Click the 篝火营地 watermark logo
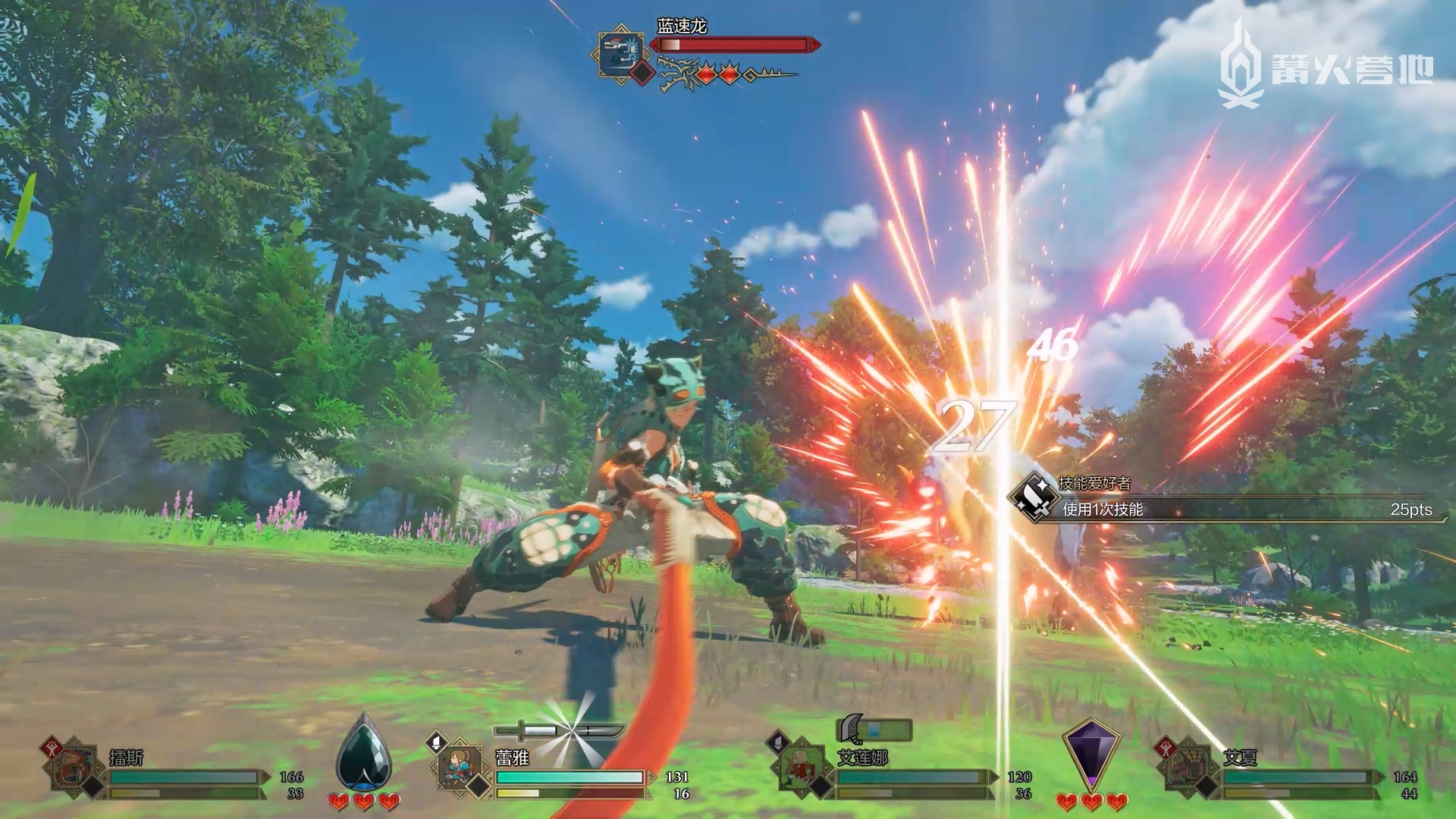The image size is (1456, 819). click(1325, 65)
